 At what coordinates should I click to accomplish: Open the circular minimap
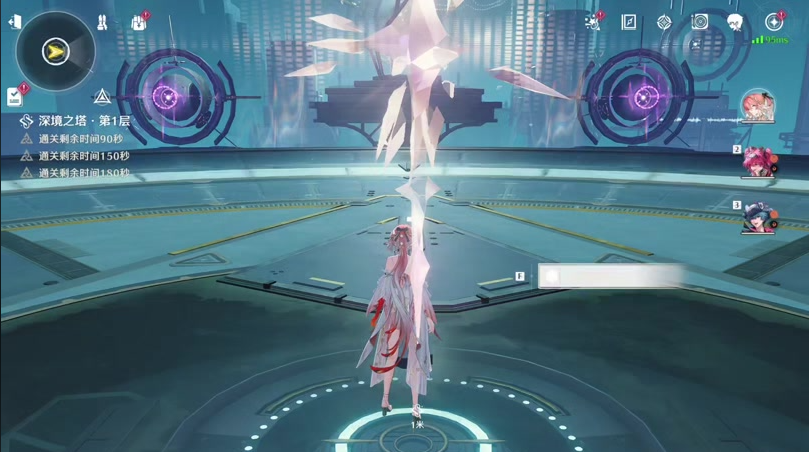(56, 50)
